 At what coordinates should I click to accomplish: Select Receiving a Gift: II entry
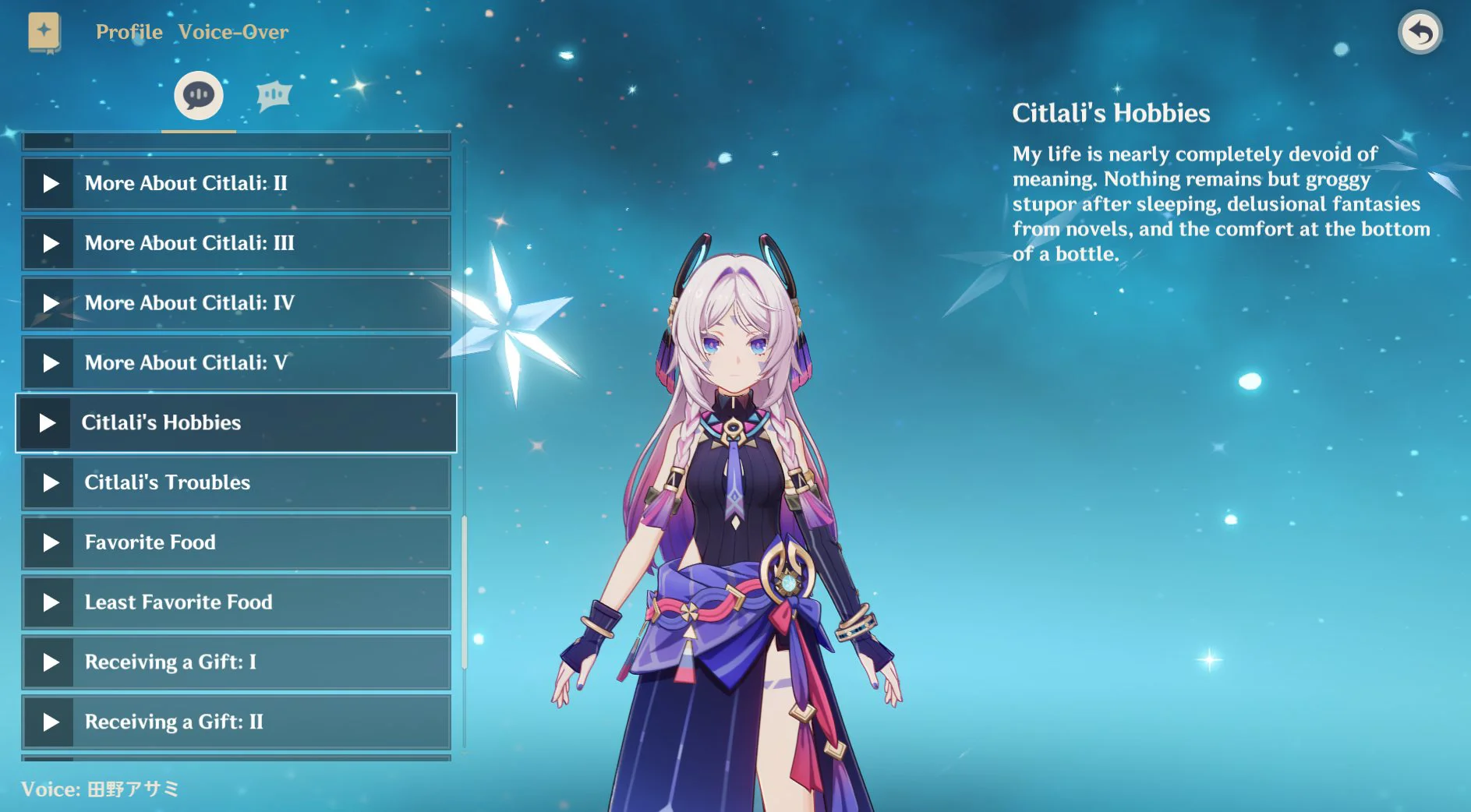pos(236,722)
